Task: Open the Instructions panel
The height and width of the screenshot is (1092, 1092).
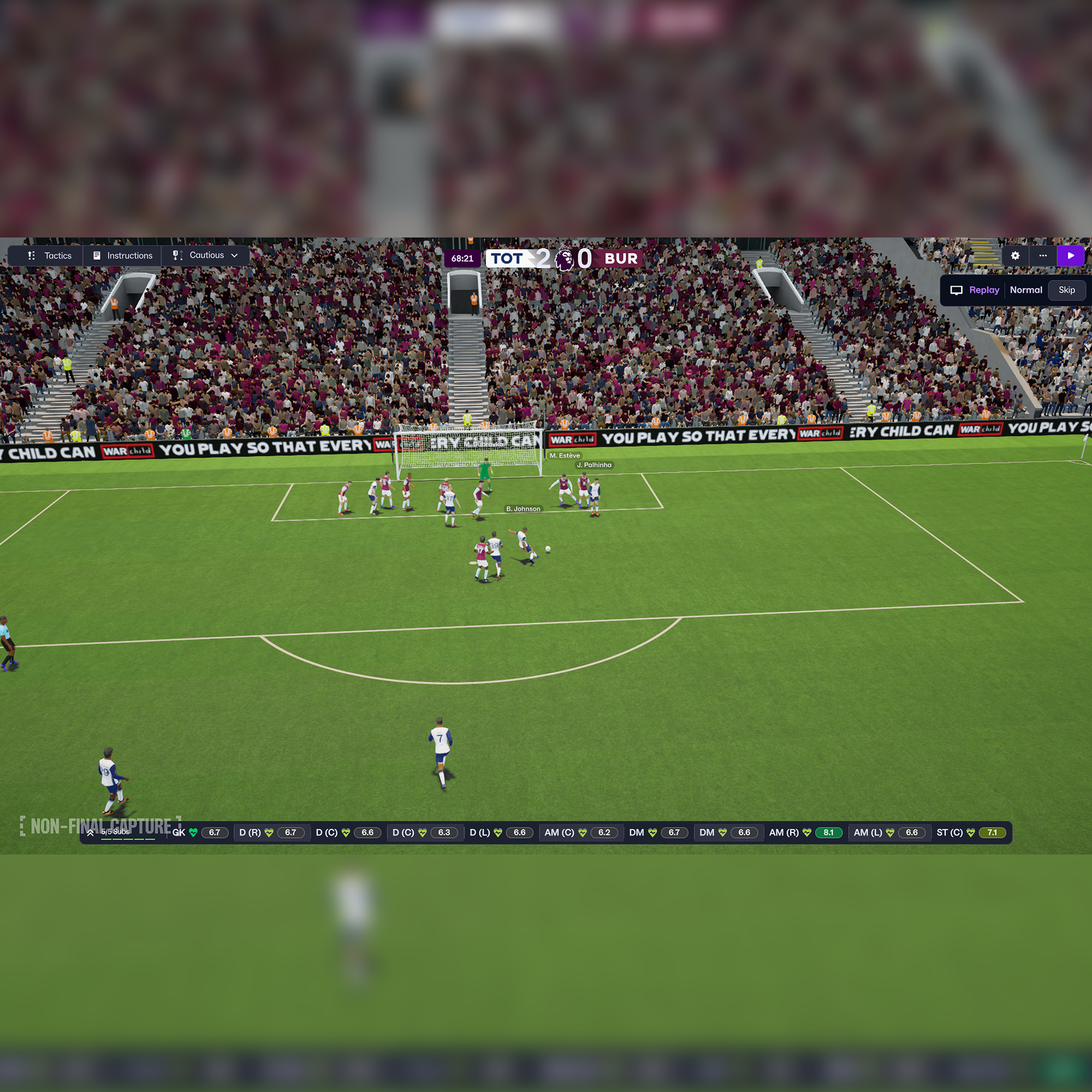Action: point(123,256)
